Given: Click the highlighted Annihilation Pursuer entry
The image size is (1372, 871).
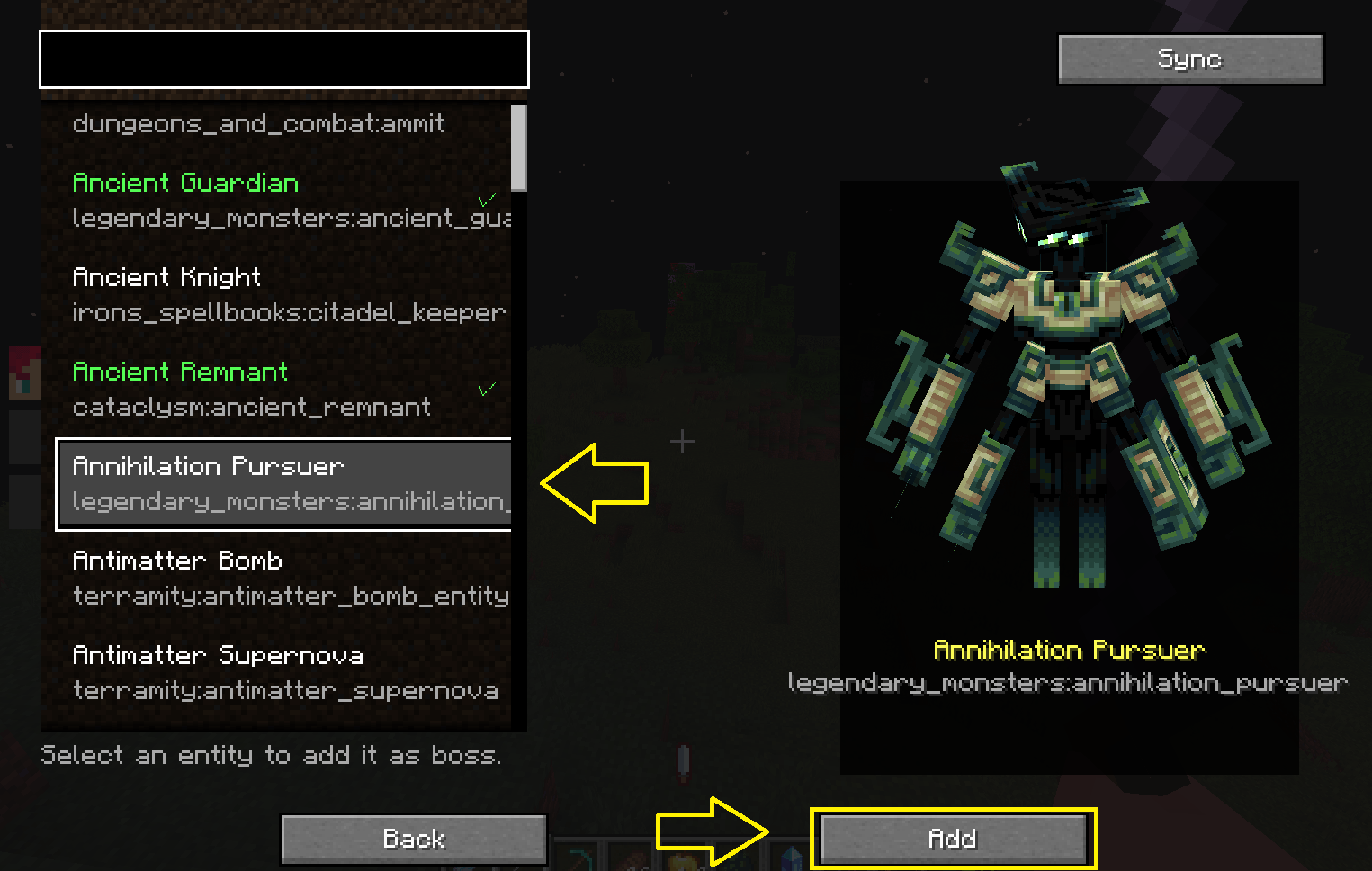Looking at the screenshot, I should coord(283,483).
